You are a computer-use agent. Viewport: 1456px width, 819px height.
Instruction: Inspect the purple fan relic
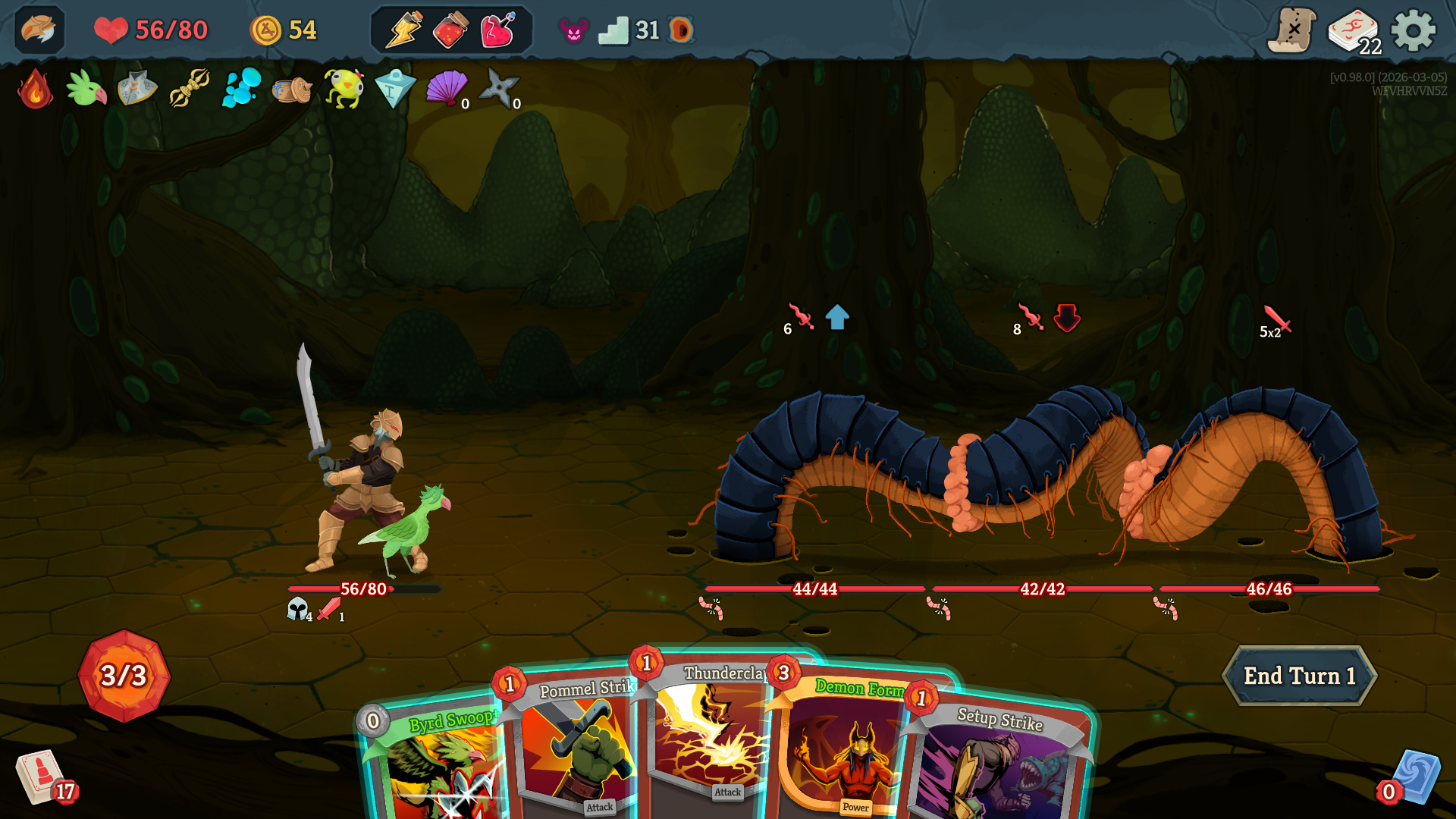(446, 88)
